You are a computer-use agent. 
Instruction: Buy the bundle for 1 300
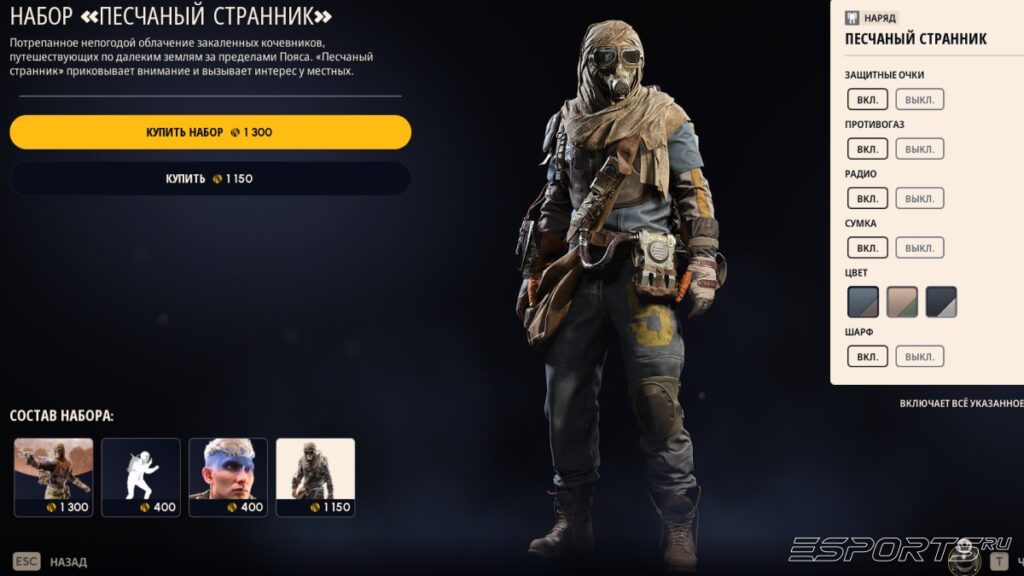[x=210, y=132]
